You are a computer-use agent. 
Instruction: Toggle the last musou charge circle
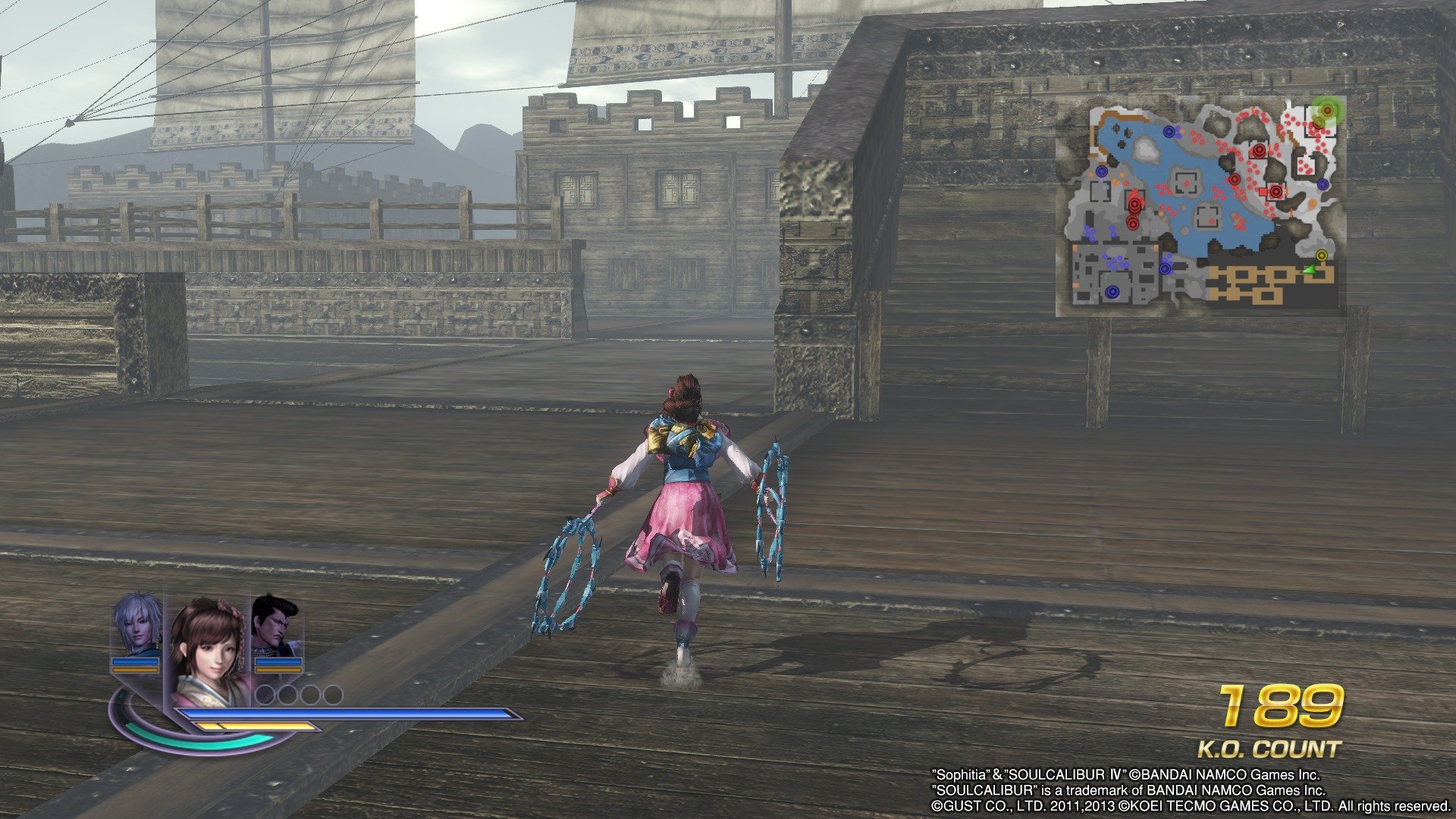point(333,694)
